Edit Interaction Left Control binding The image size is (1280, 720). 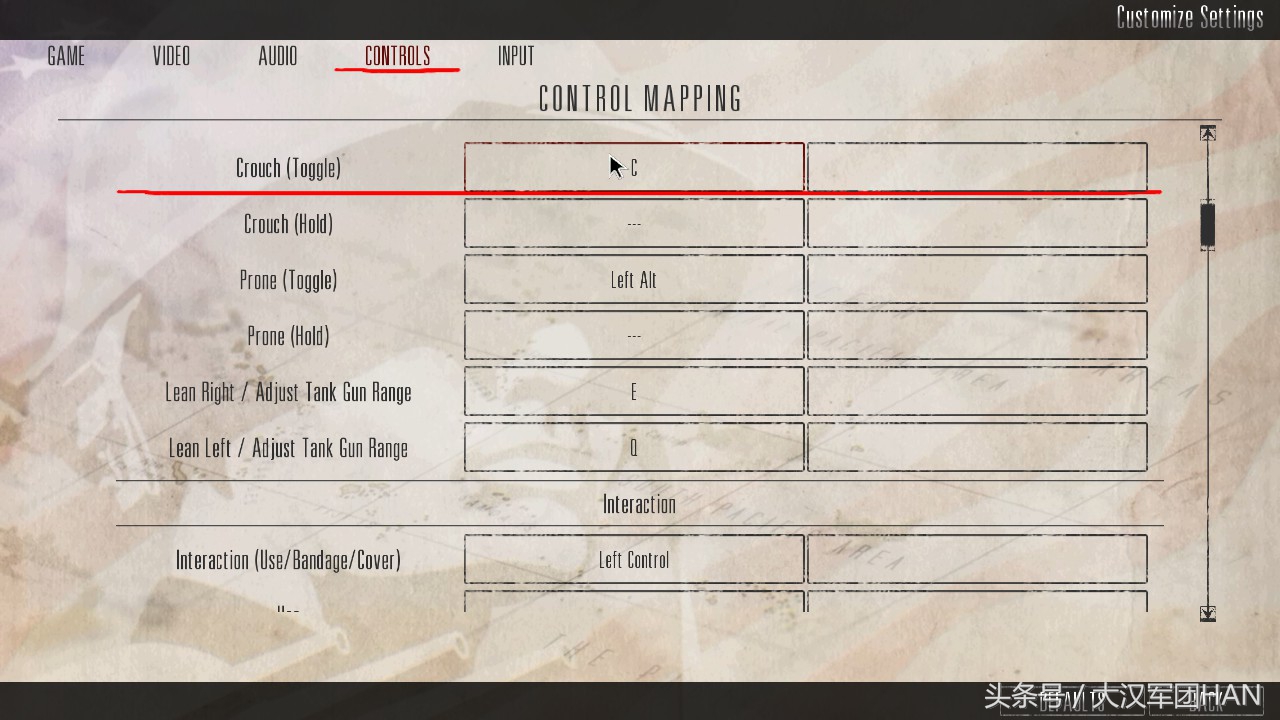point(634,560)
